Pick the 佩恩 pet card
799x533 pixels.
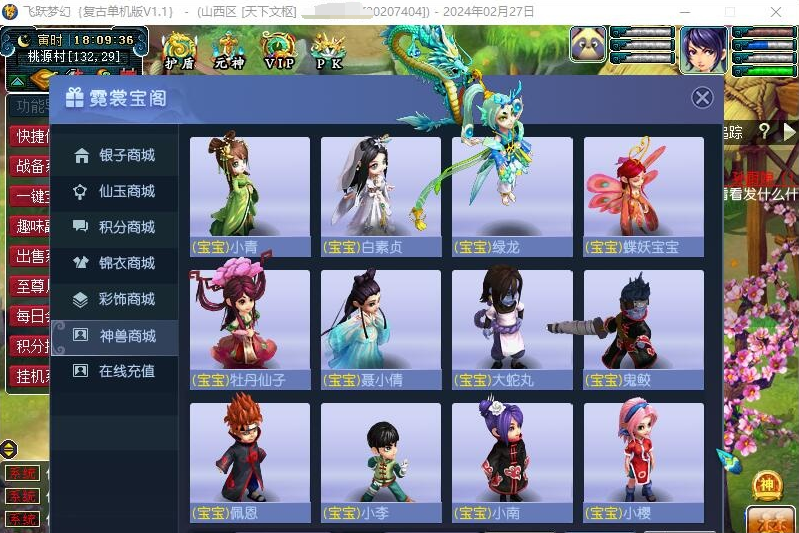pos(250,462)
